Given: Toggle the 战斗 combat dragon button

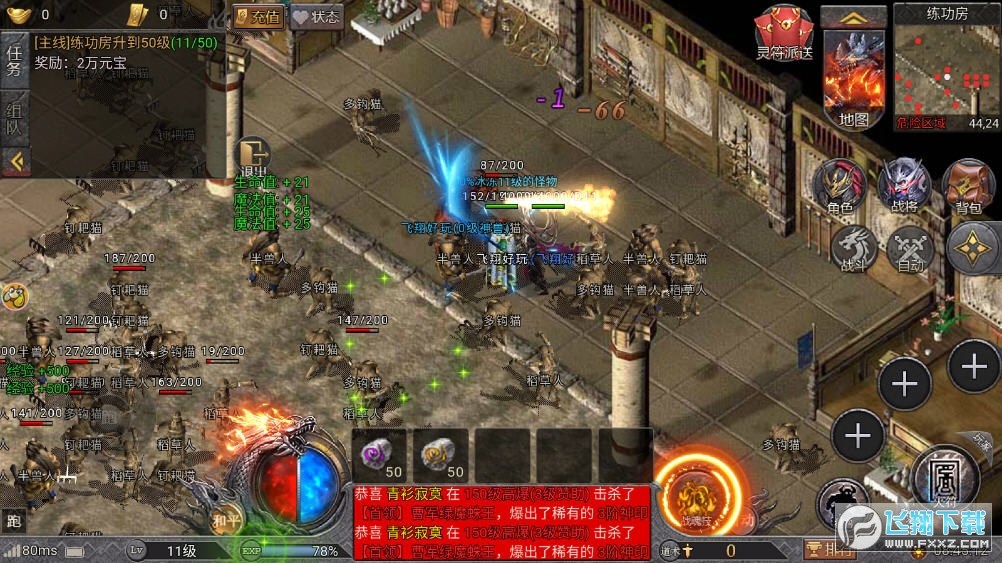Looking at the screenshot, I should click(x=854, y=248).
